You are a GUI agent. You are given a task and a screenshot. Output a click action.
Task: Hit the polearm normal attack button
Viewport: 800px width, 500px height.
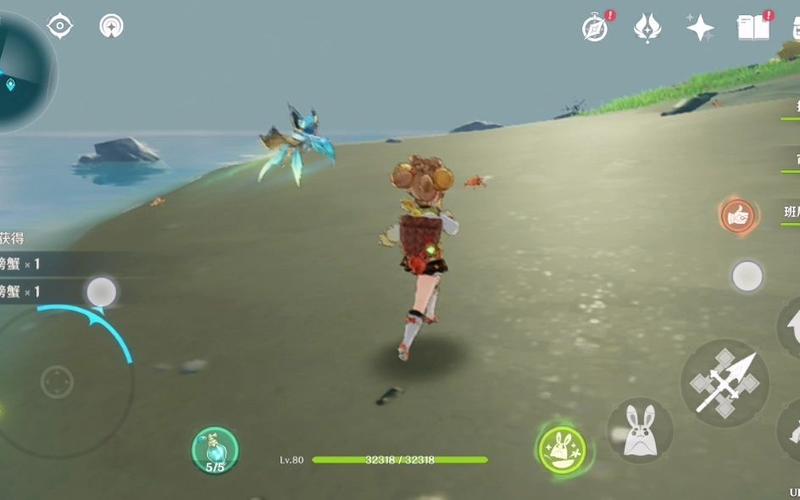point(725,382)
